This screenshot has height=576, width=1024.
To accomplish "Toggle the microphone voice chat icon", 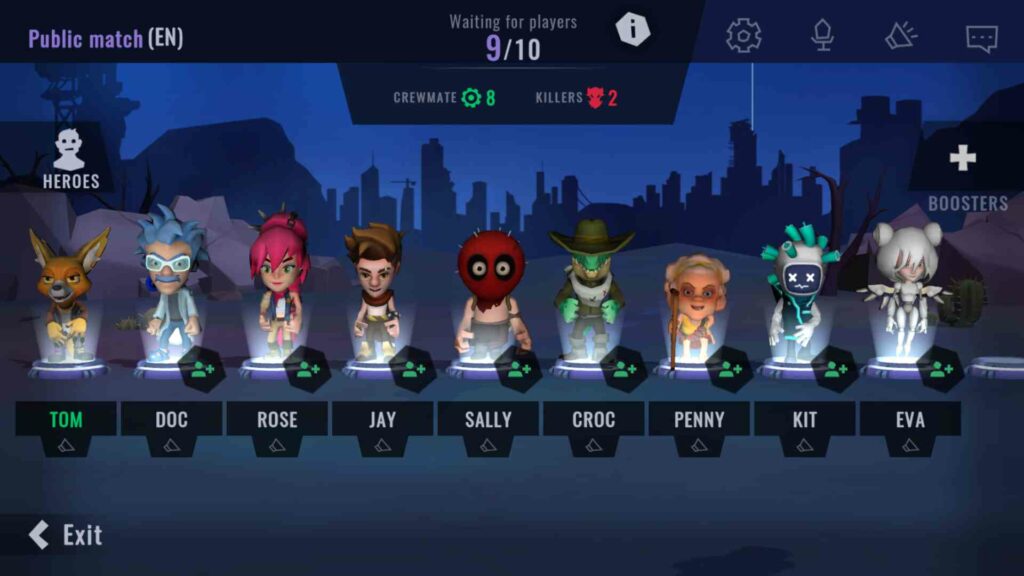I will [822, 36].
